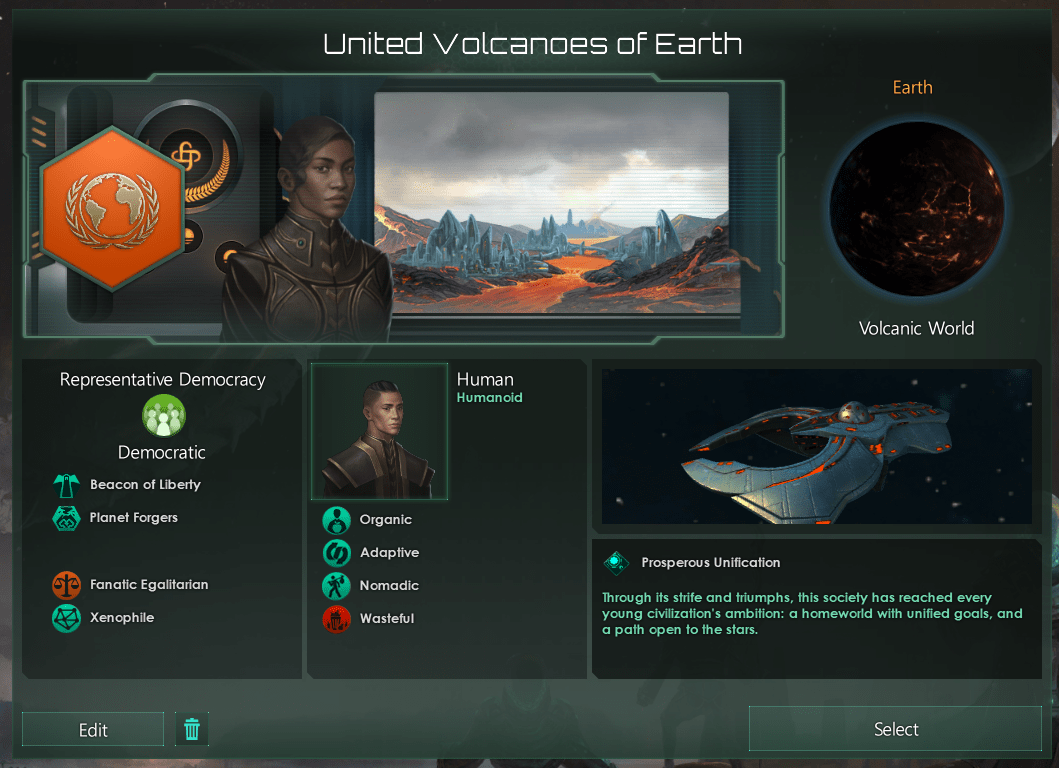This screenshot has height=768, width=1059.
Task: Click the volcanic city landscape picture
Action: click(551, 203)
